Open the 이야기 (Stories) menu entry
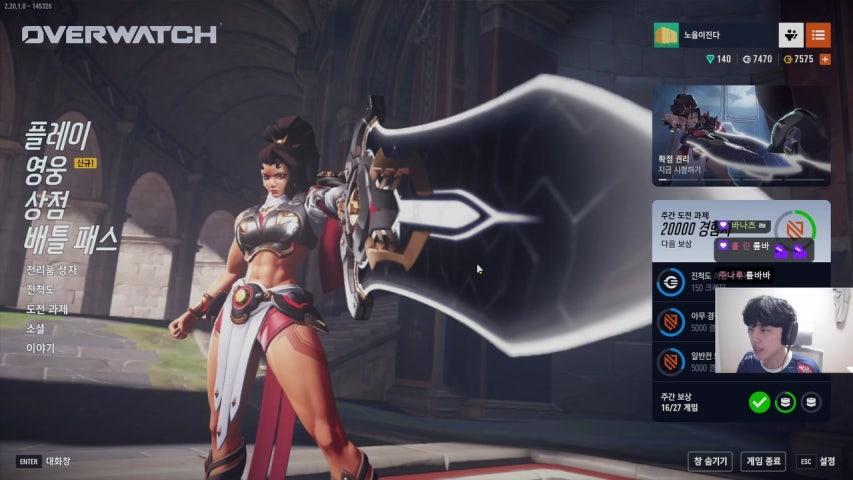Viewport: 853px width, 480px height. (x=41, y=348)
